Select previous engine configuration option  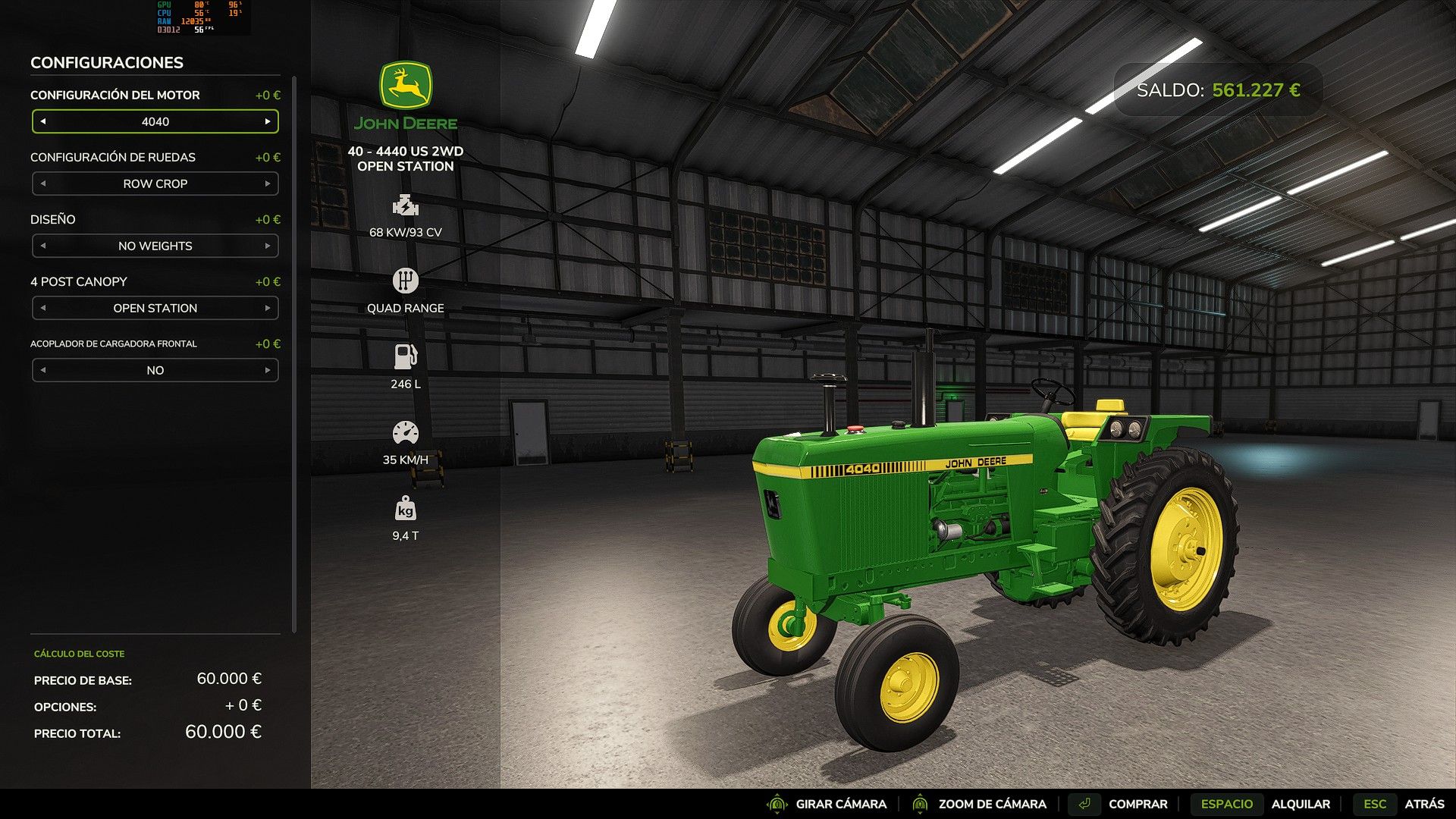[43, 121]
